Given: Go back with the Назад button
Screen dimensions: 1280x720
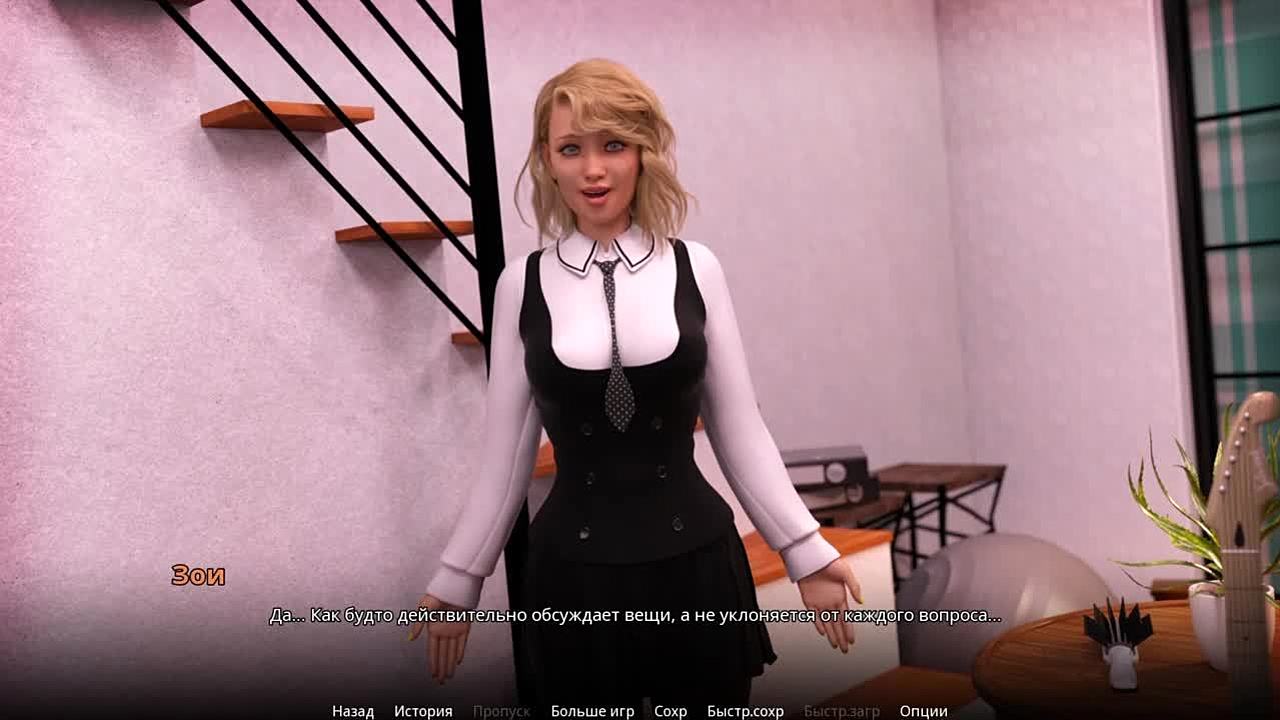Looking at the screenshot, I should [x=353, y=711].
